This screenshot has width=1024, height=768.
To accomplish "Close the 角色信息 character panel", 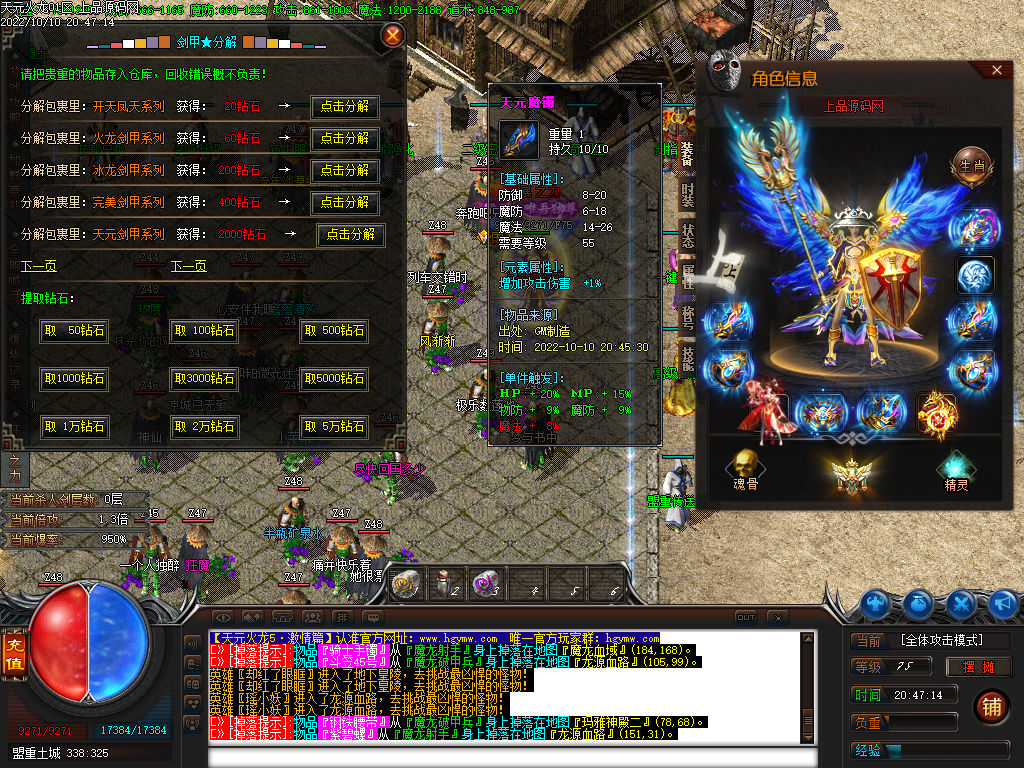I will (x=996, y=70).
